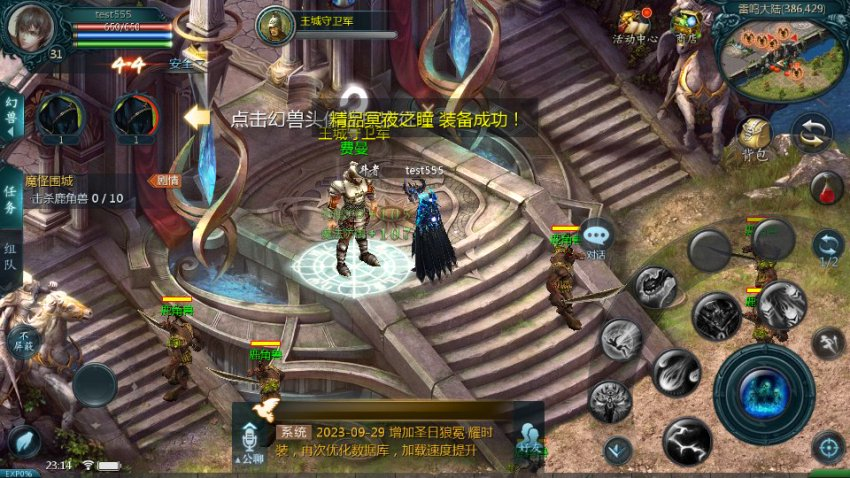
Task: Activate the lightning bolt skill
Action: click(x=688, y=440)
